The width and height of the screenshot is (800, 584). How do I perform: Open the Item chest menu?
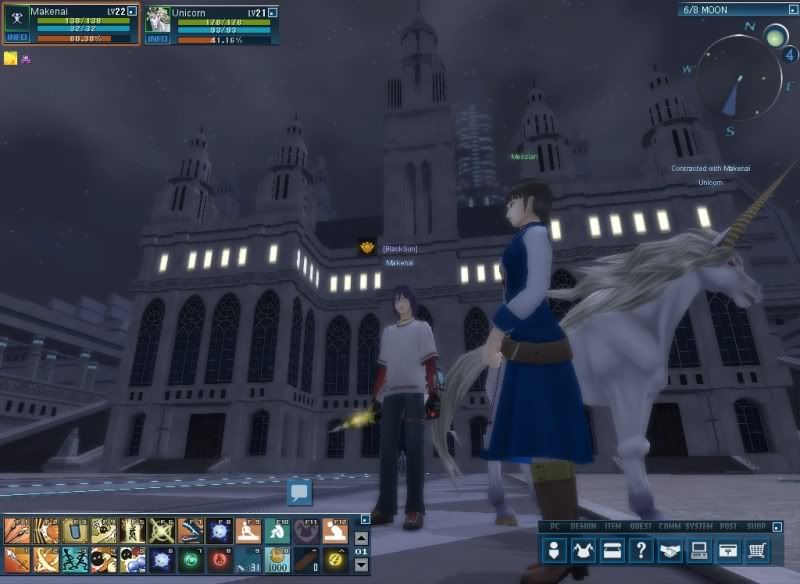612,549
